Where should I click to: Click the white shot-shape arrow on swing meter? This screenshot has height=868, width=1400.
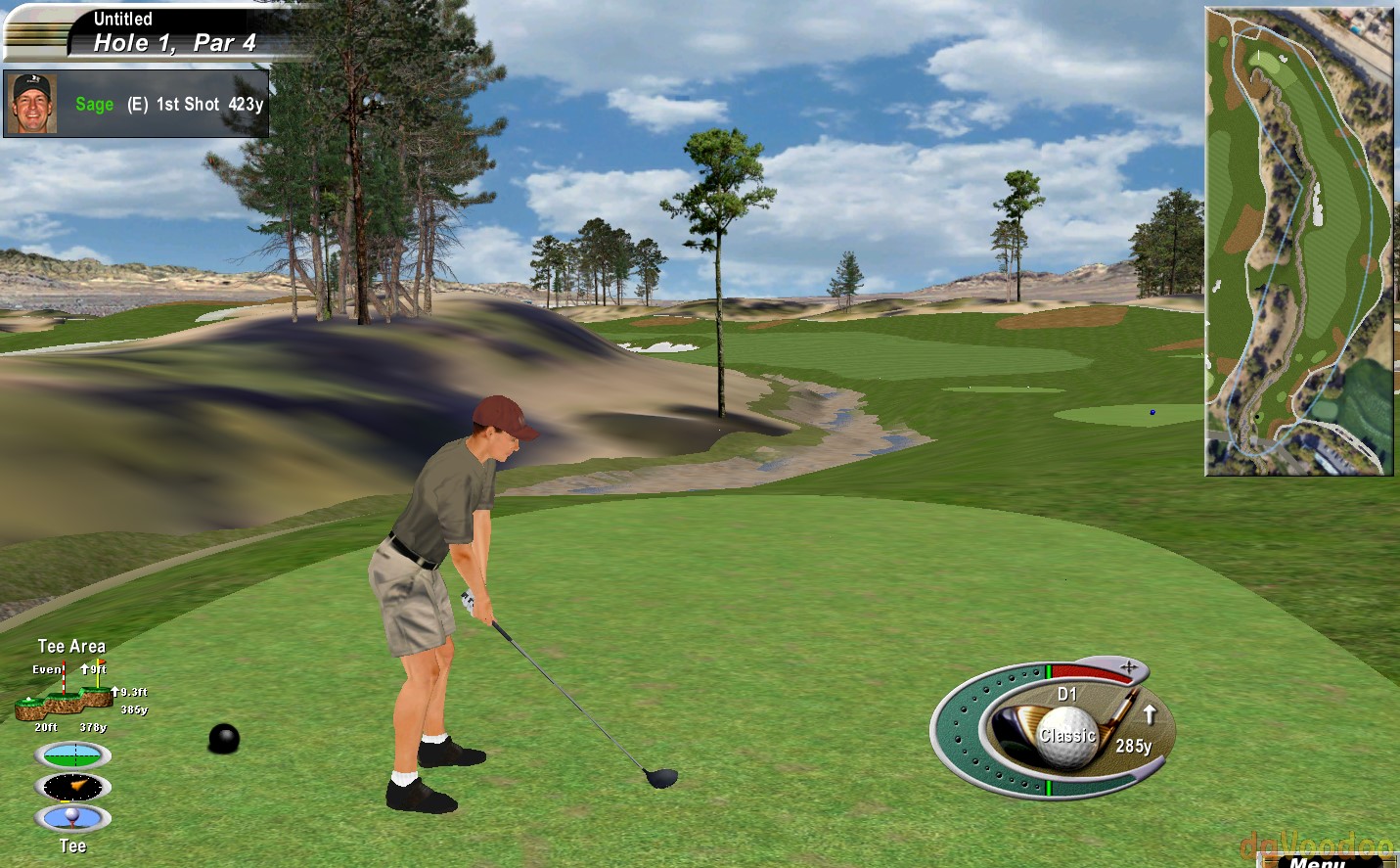pyautogui.click(x=1150, y=714)
